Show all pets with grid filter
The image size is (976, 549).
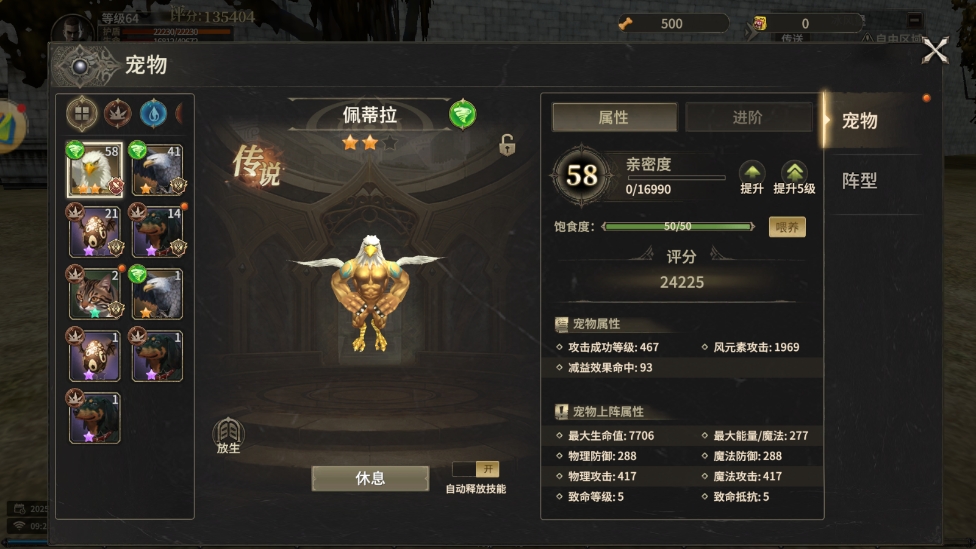point(82,114)
